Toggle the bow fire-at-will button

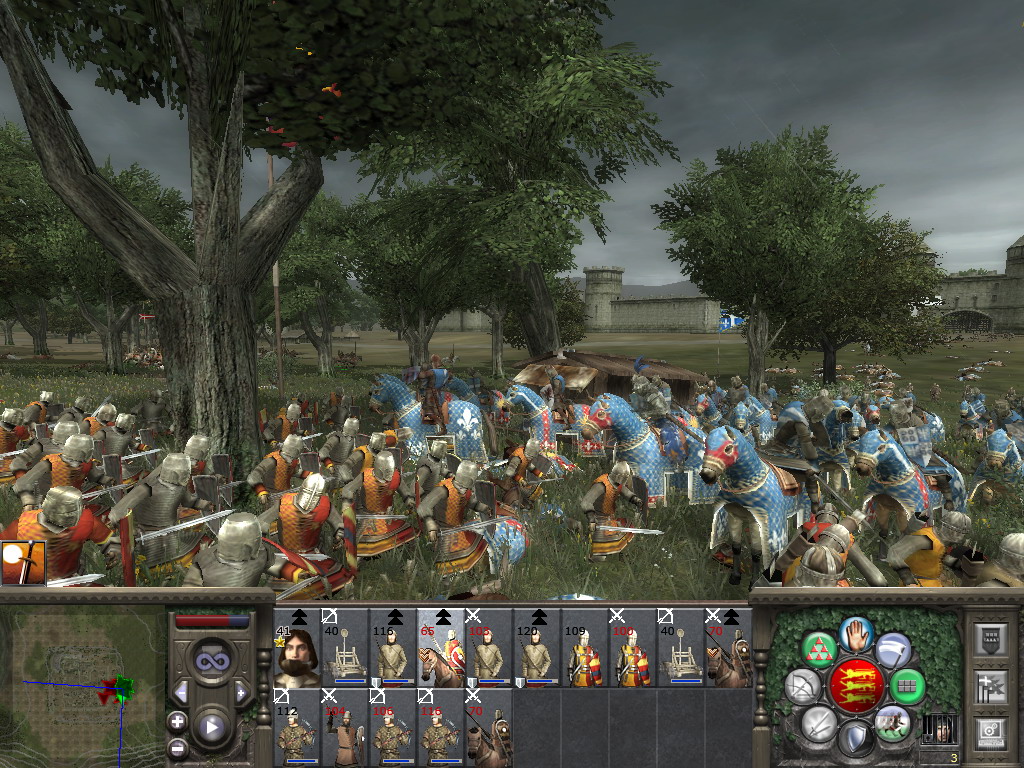(x=802, y=686)
